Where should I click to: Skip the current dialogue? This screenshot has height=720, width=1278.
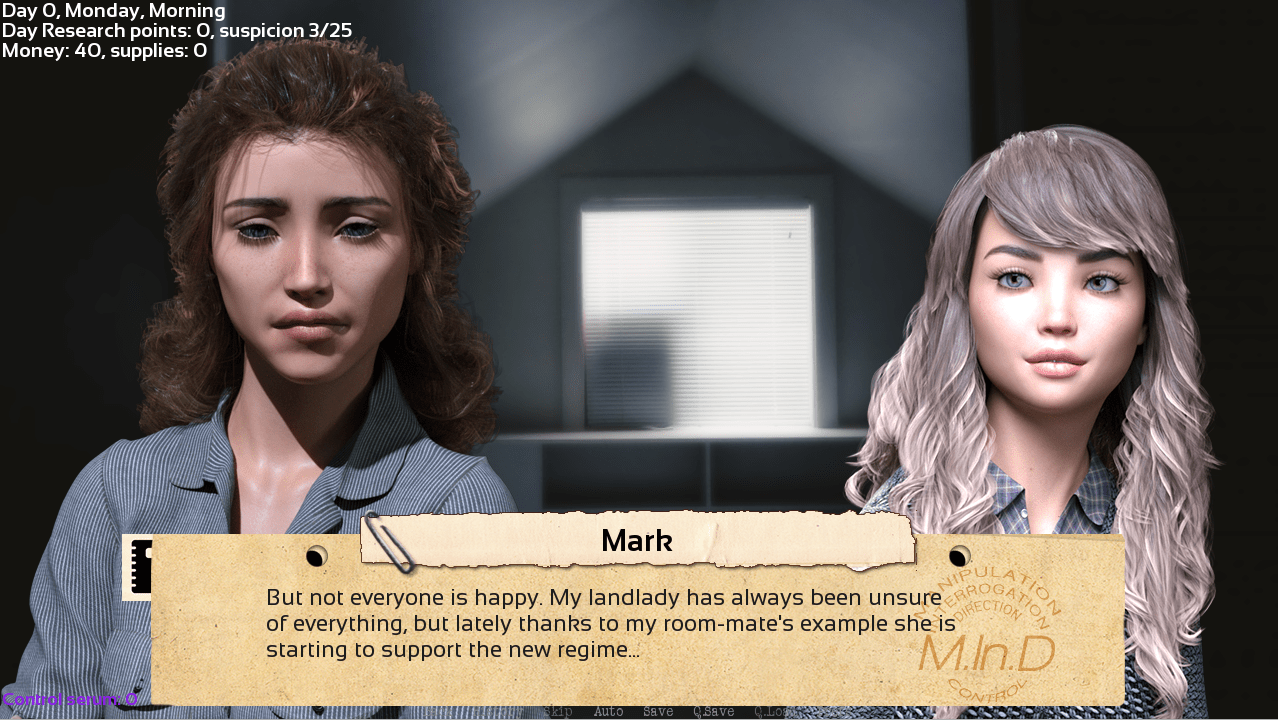coord(559,712)
